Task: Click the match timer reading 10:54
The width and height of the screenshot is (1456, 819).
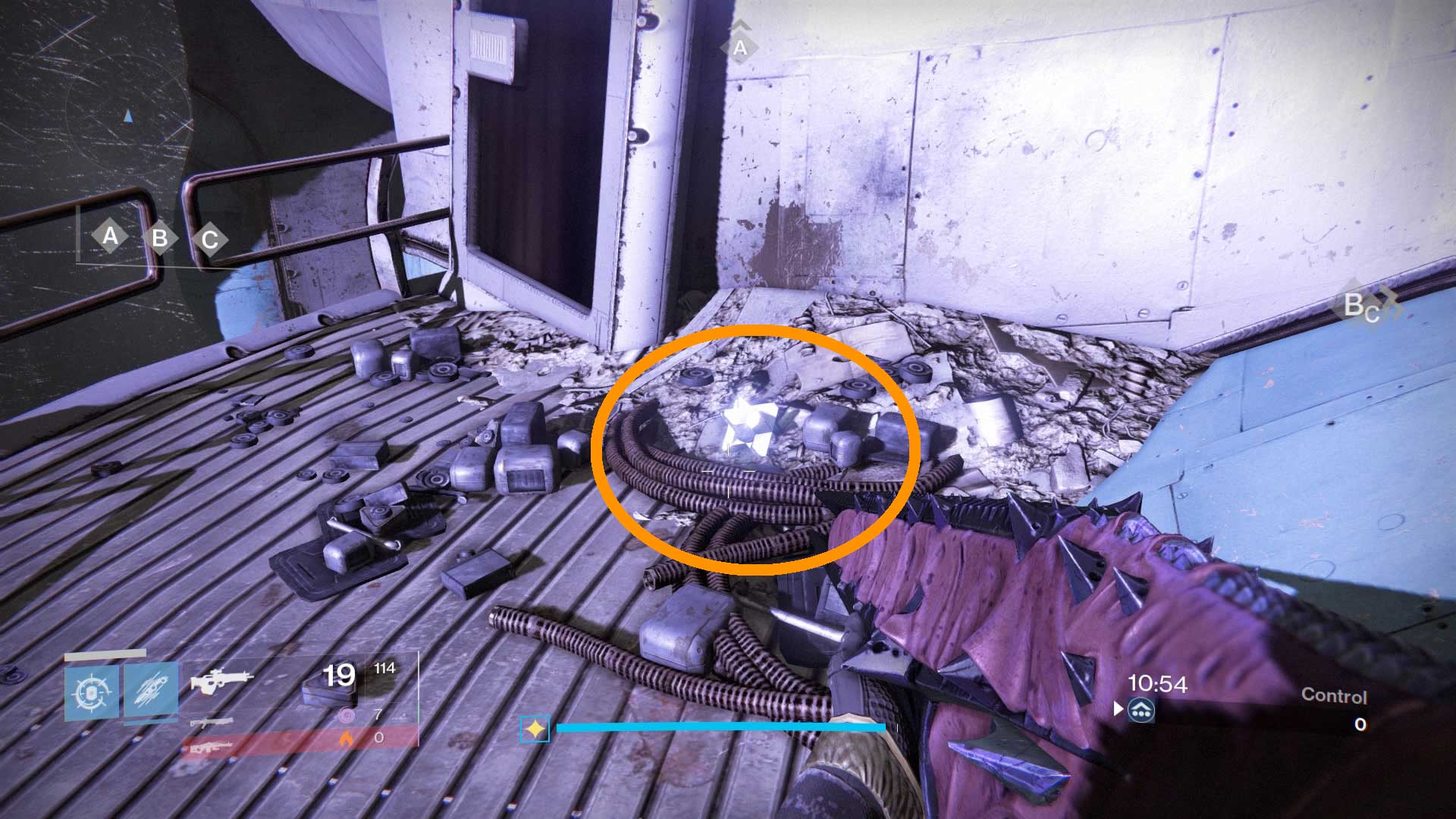Action: point(1158,682)
